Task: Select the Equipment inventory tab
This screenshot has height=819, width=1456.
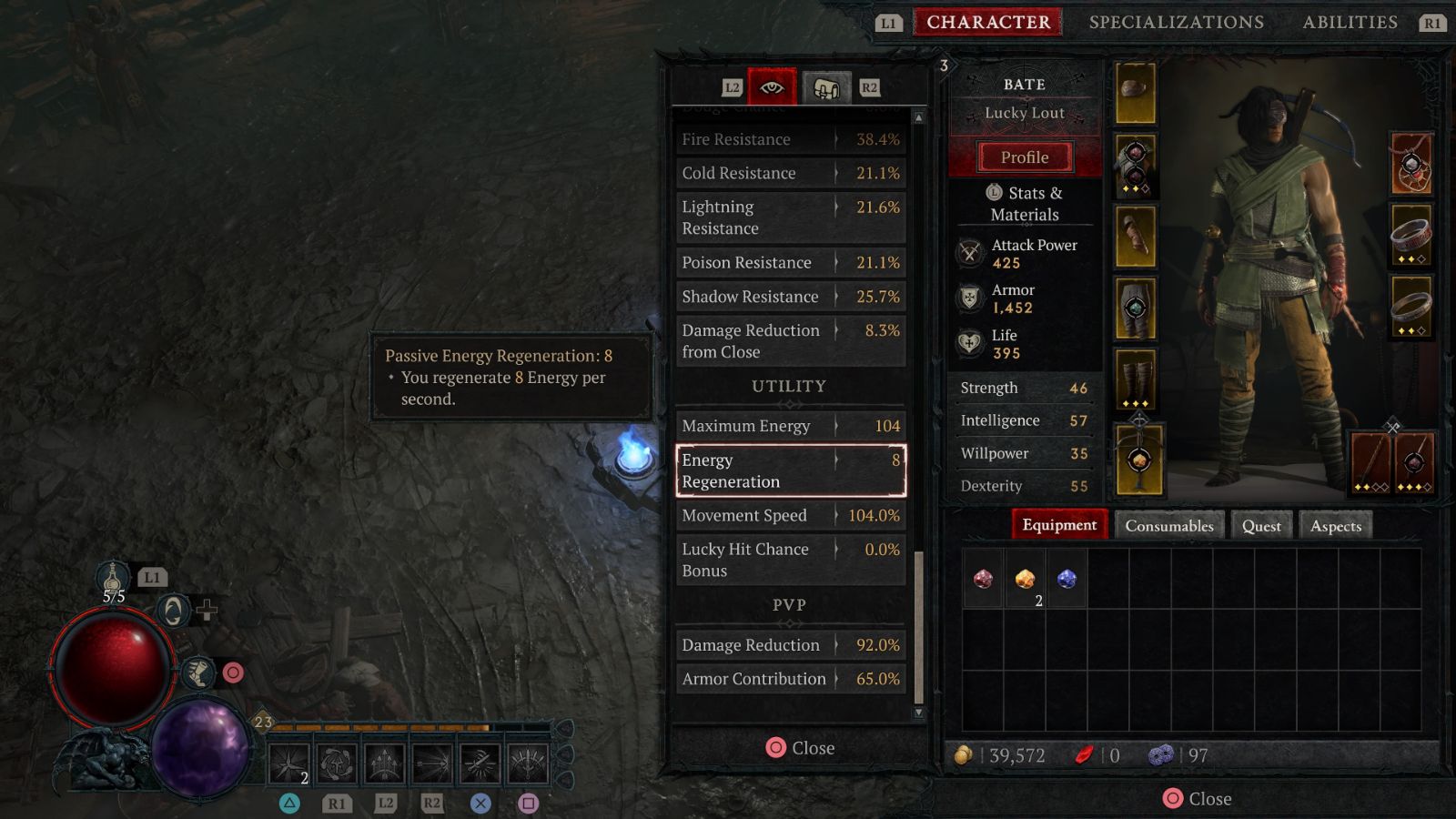Action: click(x=1059, y=525)
